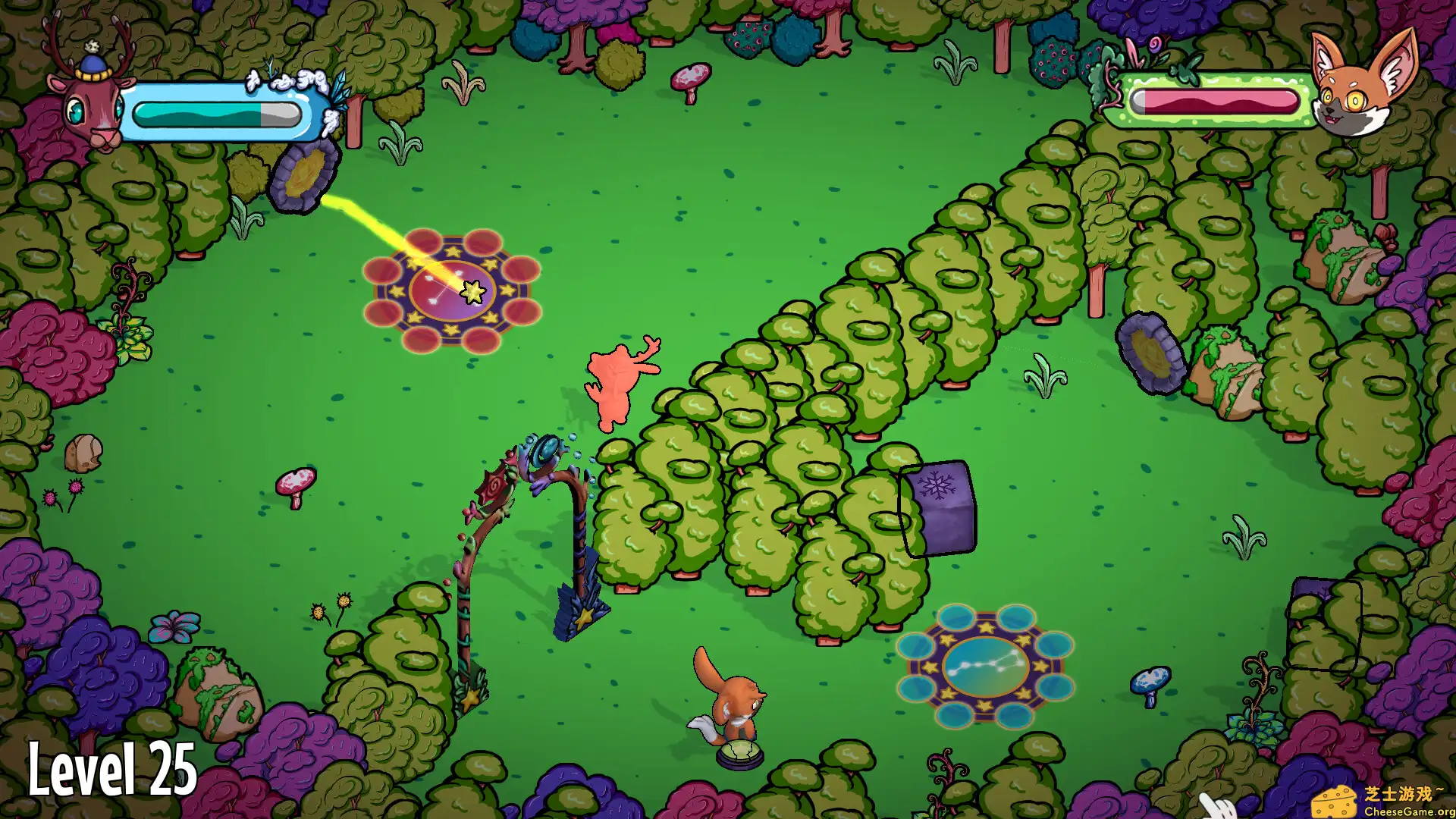Select the golden star on the red constellation pad
1456x819 pixels.
tap(472, 292)
